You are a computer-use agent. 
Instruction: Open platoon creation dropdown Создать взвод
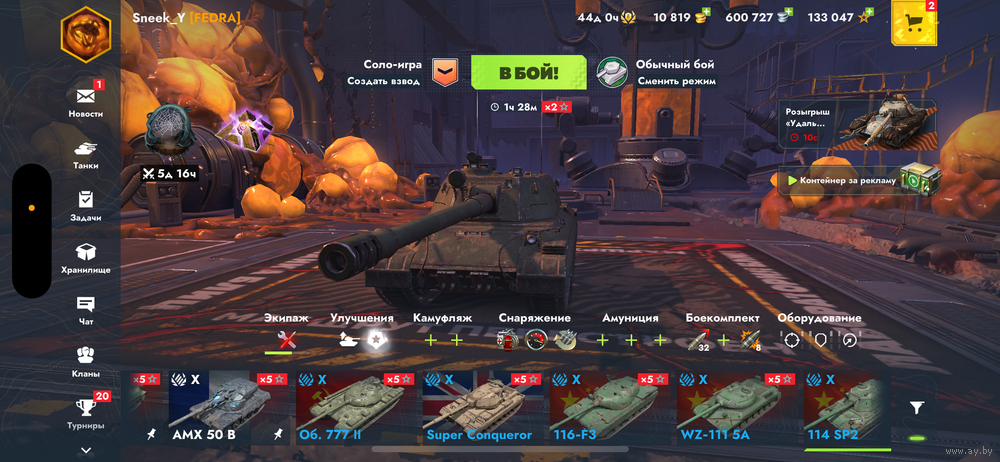pos(444,72)
